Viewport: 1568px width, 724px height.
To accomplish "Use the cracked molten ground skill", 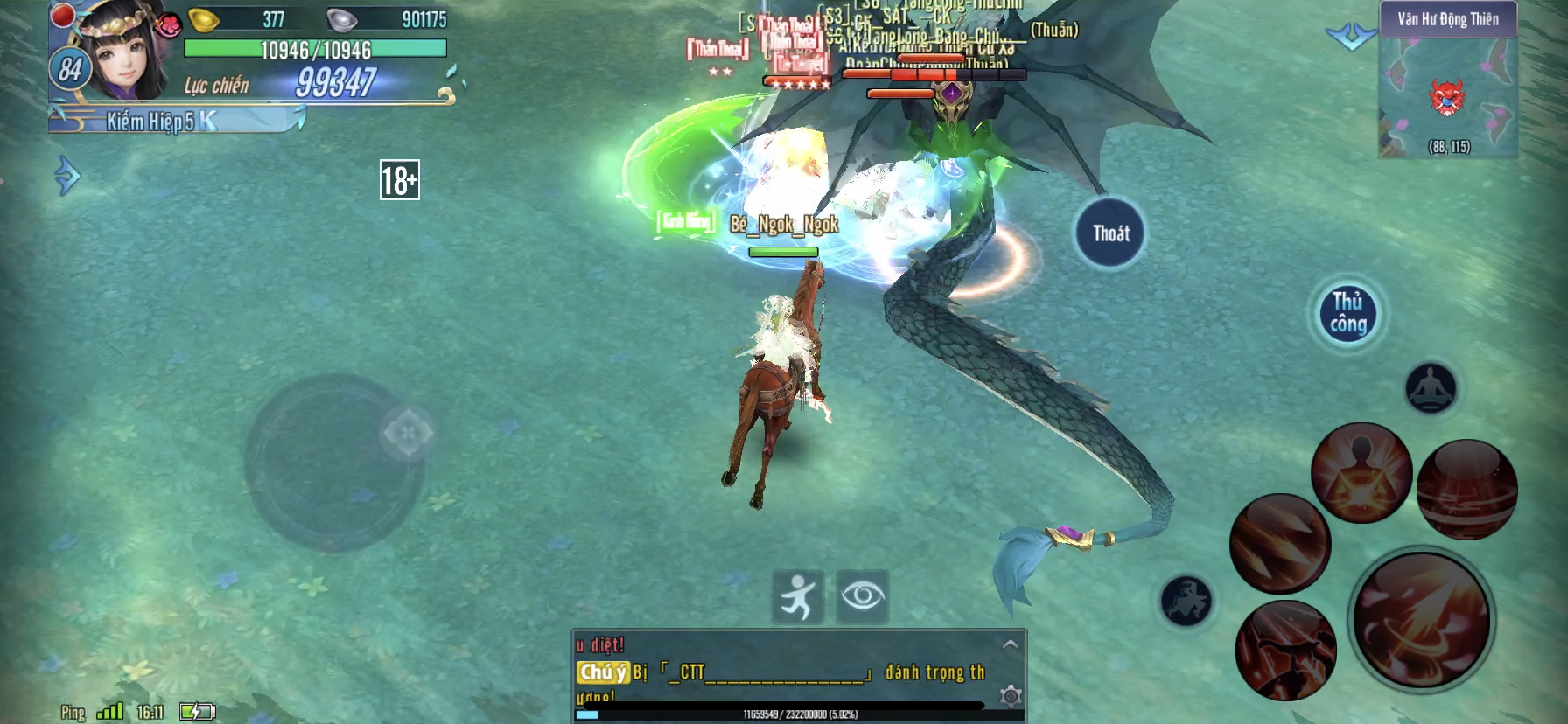I will tap(1285, 650).
